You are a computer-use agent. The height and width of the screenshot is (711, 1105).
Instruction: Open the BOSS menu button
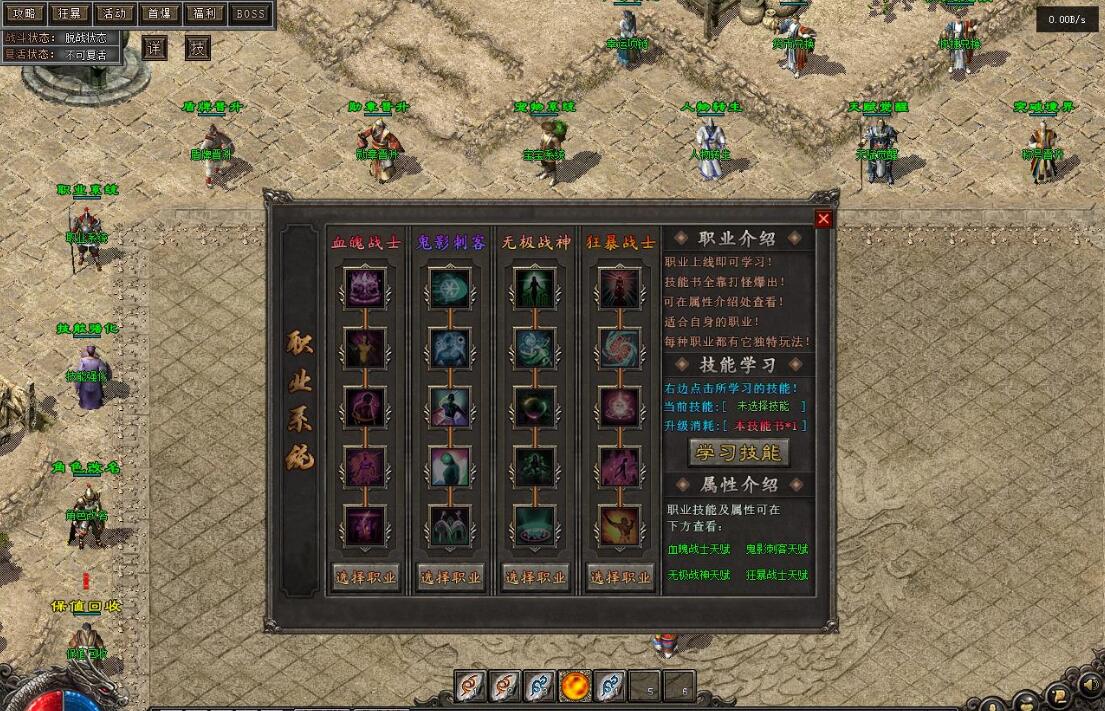click(x=251, y=14)
